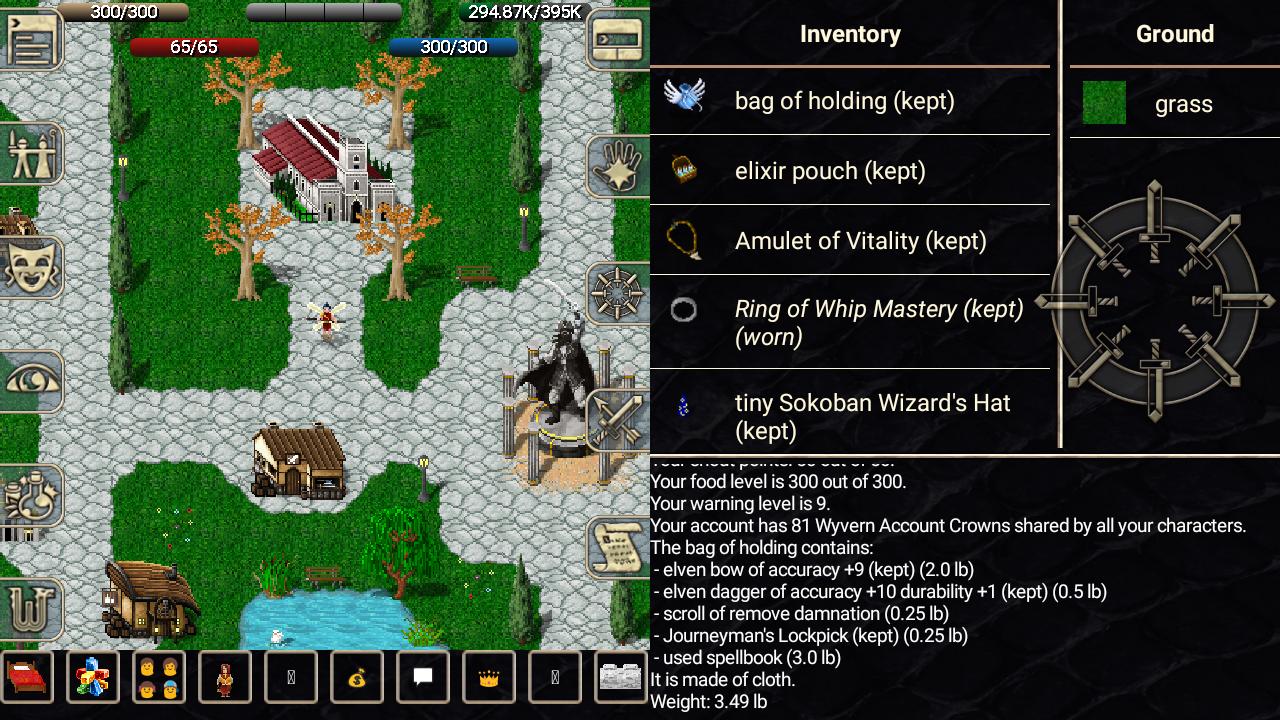Open the potion flask alchemy icon
1280x720 pixels.
32,498
